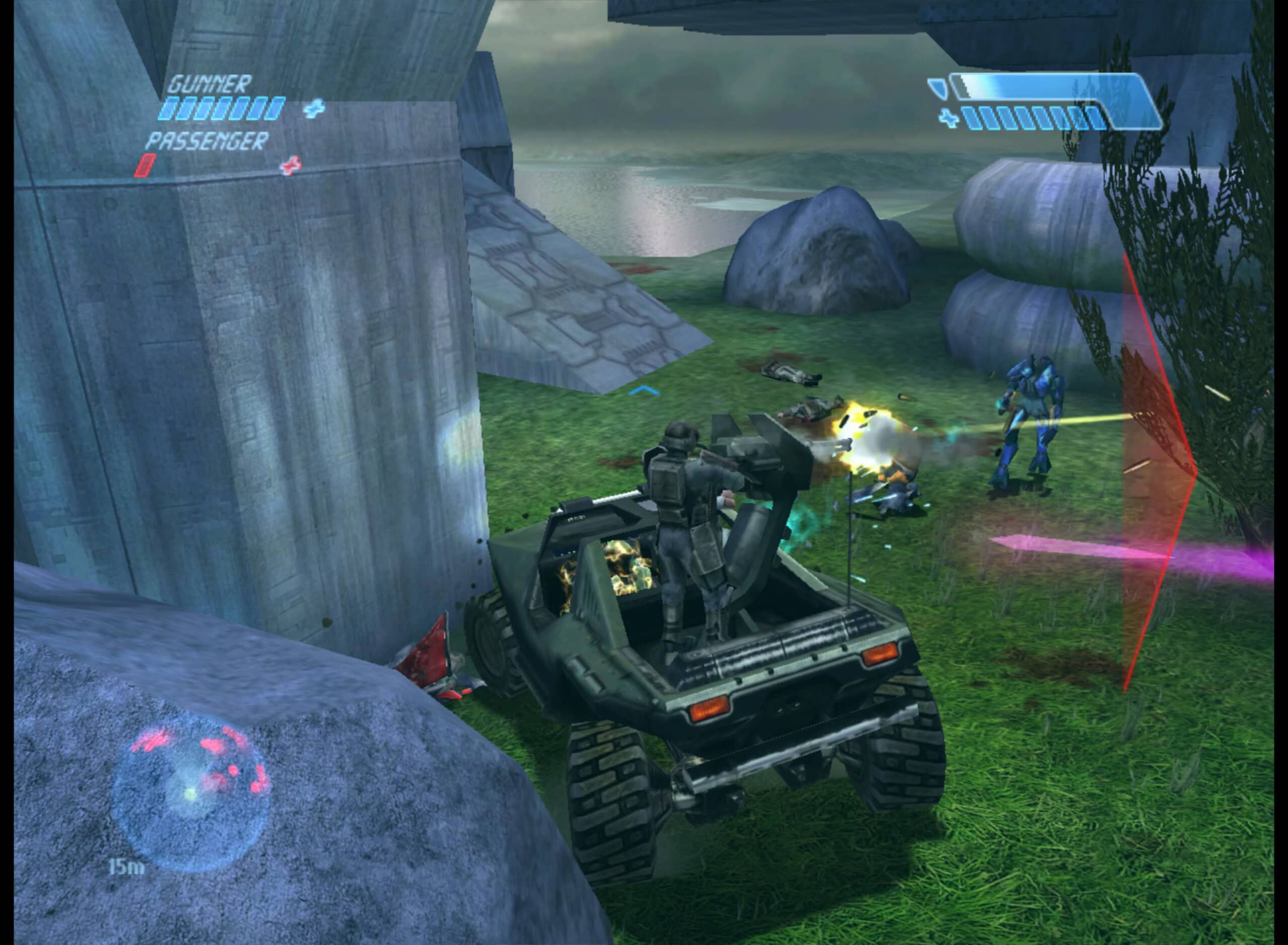This screenshot has height=945, width=1288.
Task: Click the blue cross beside the player health bar
Action: [x=949, y=118]
